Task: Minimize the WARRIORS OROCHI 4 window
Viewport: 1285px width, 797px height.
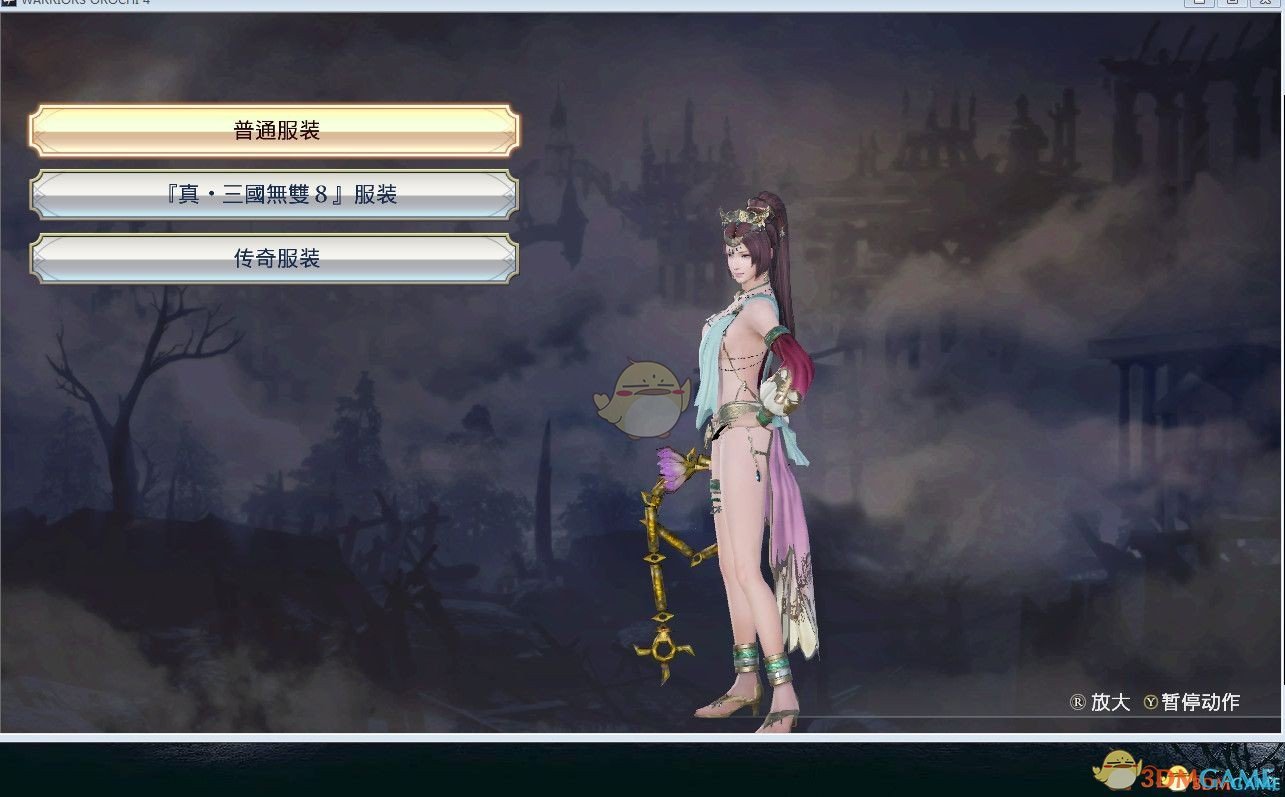Action: click(1198, 4)
